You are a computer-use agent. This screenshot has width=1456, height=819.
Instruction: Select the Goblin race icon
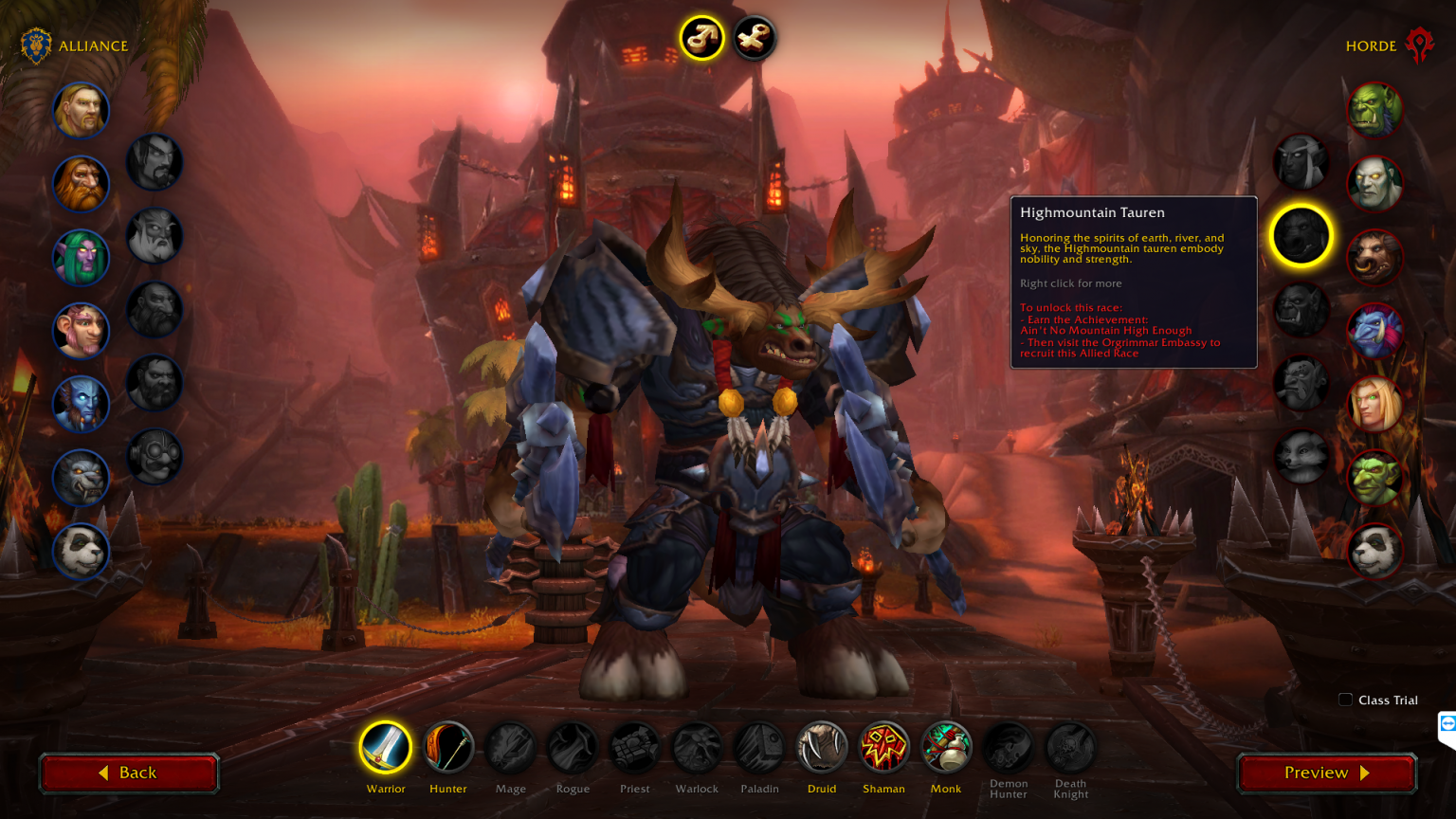1374,478
